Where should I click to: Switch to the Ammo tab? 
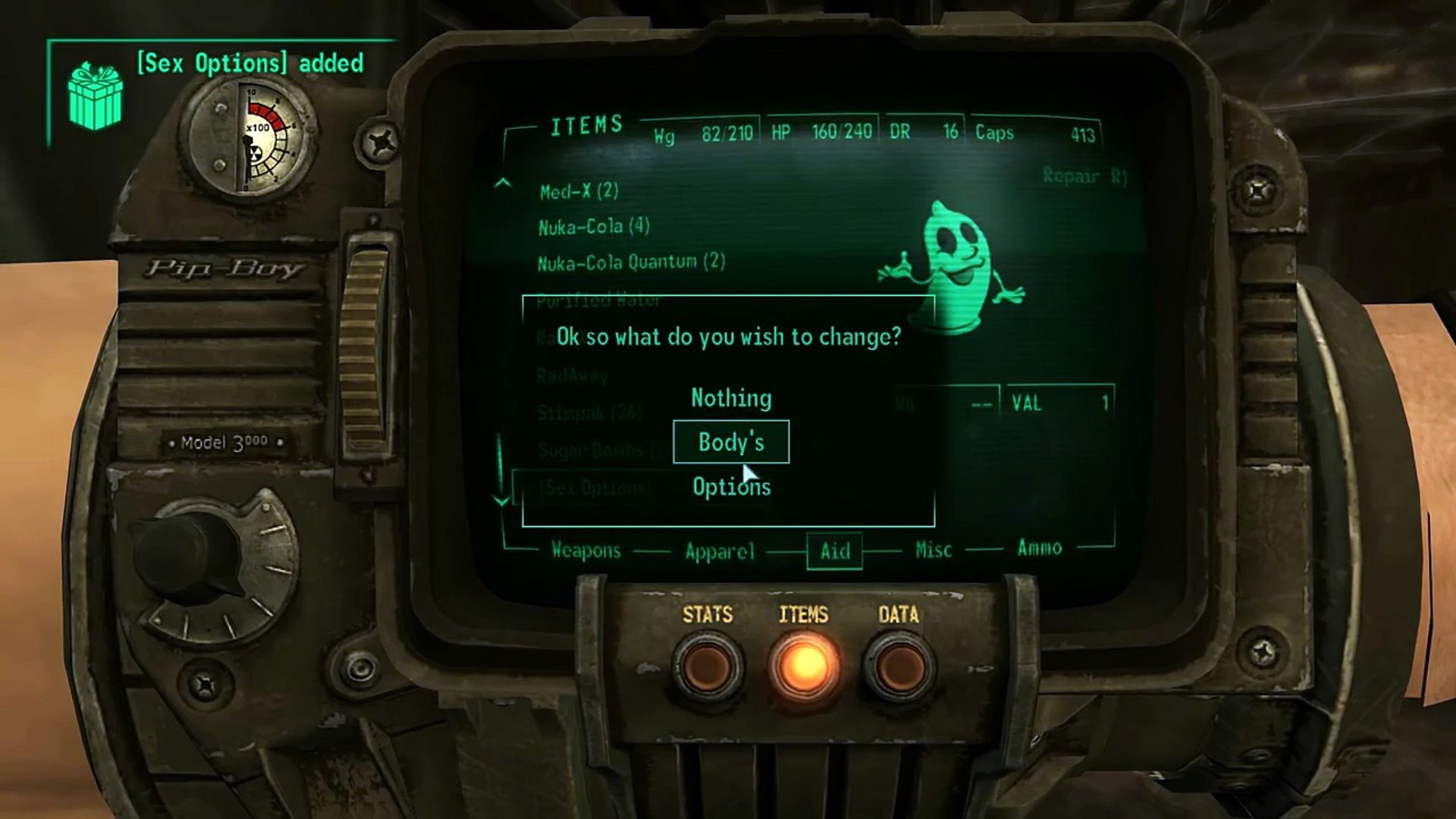pos(1039,548)
